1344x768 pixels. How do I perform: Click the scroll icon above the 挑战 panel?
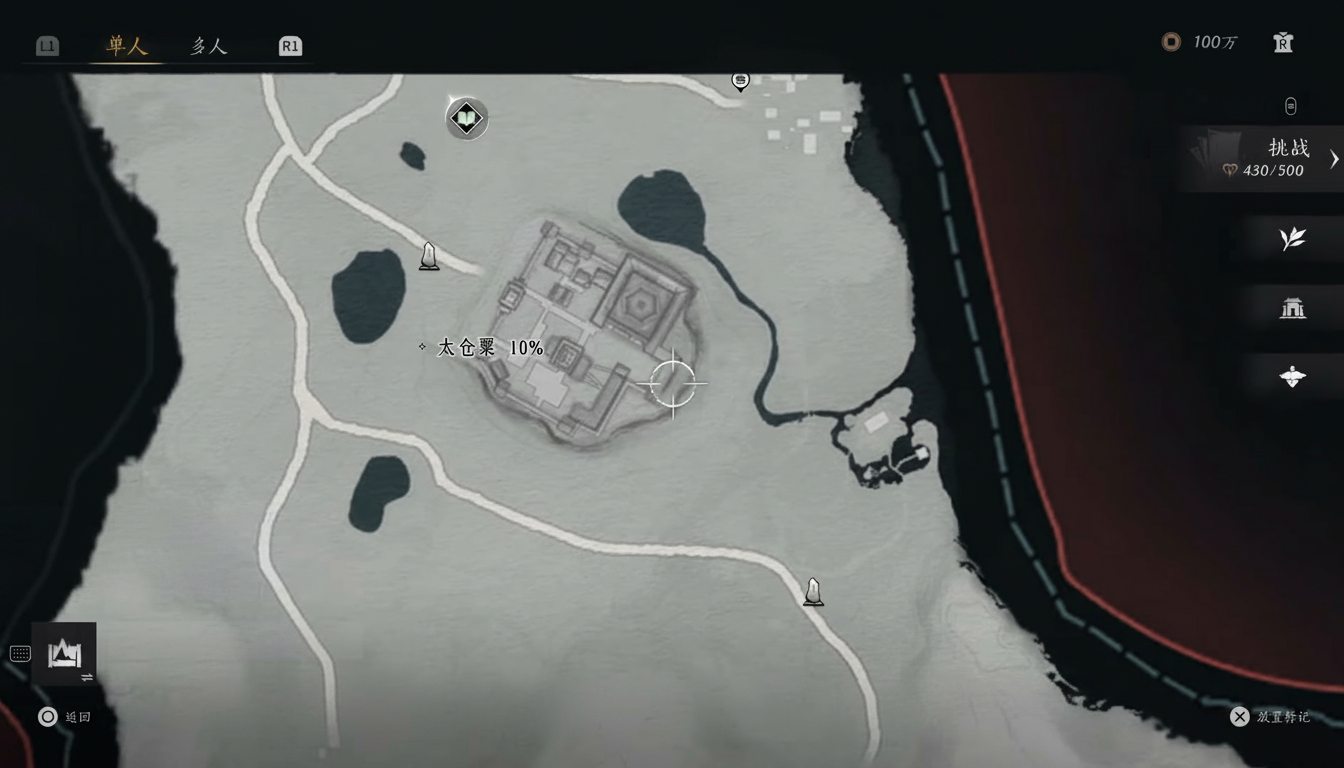point(1290,106)
